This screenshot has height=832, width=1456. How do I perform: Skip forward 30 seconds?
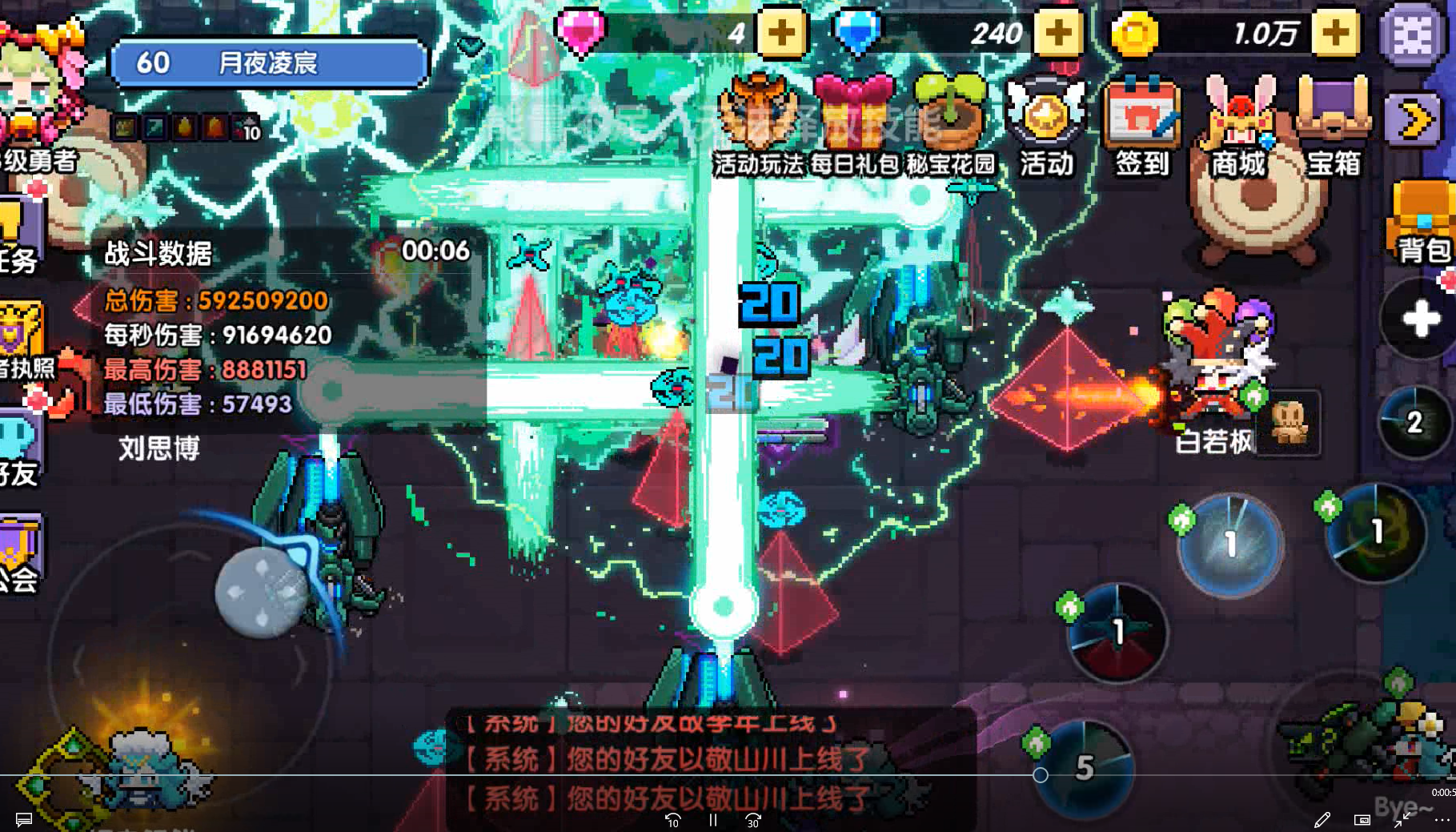coord(752,821)
